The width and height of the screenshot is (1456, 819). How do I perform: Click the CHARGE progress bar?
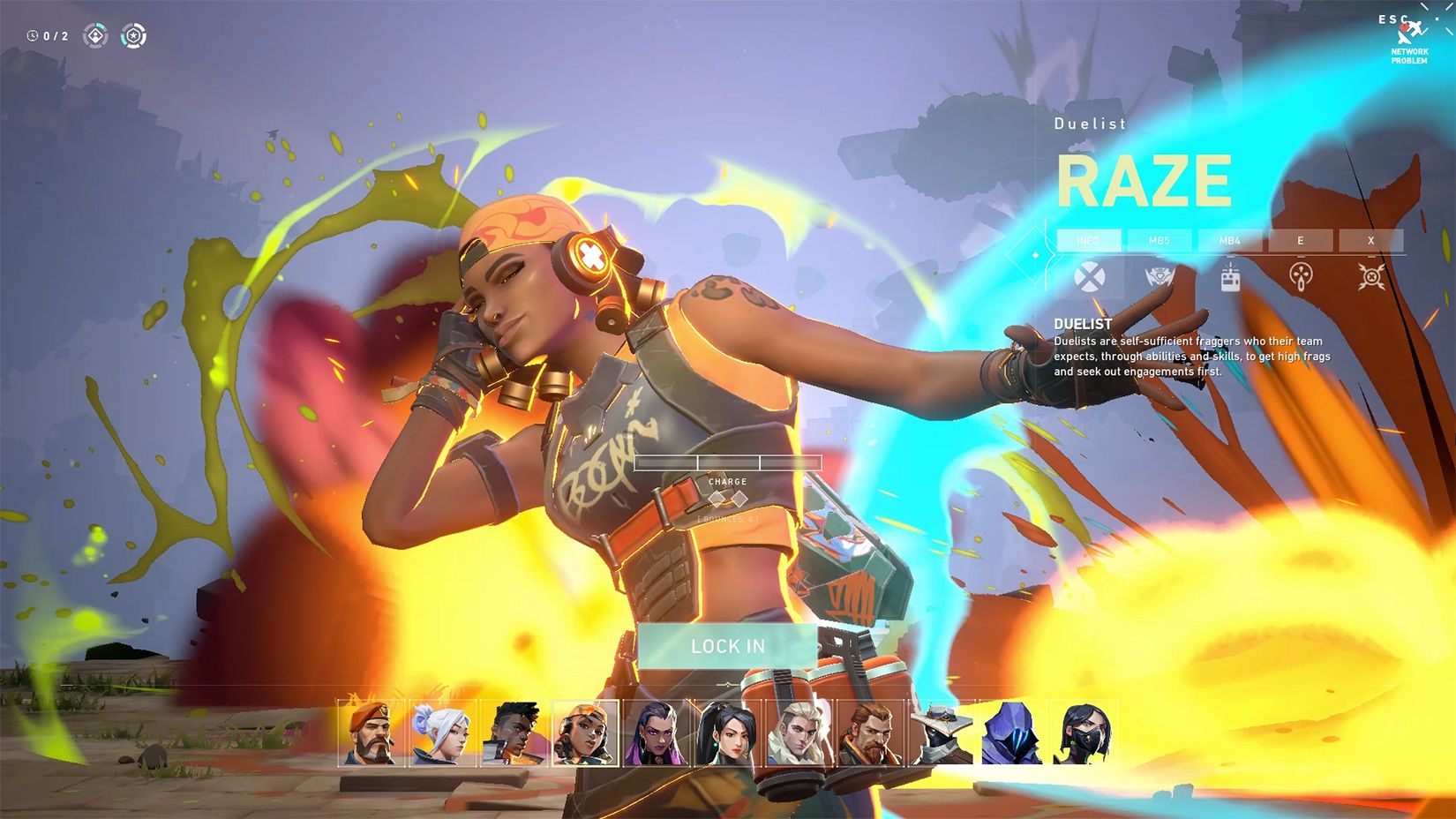726,462
